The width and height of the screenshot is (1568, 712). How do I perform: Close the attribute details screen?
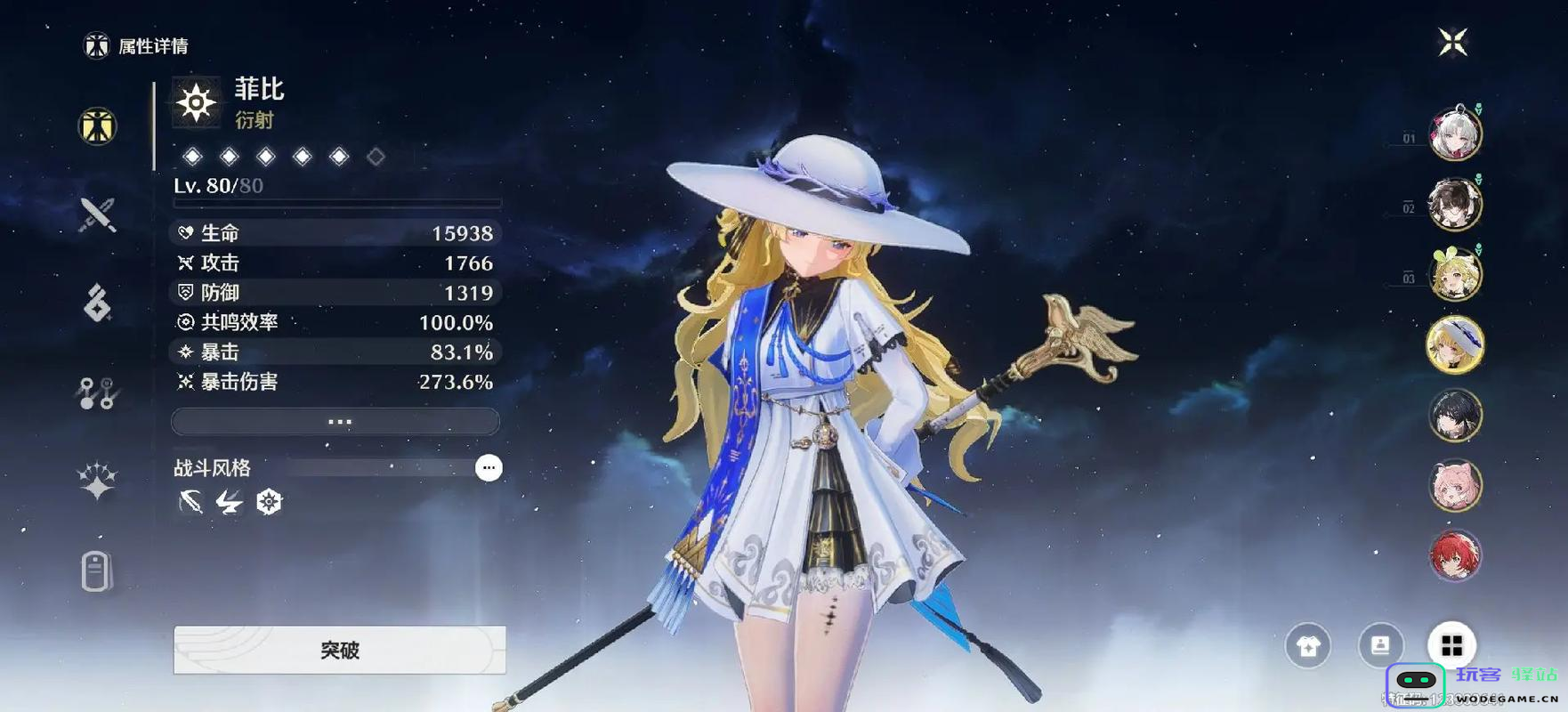(1452, 42)
